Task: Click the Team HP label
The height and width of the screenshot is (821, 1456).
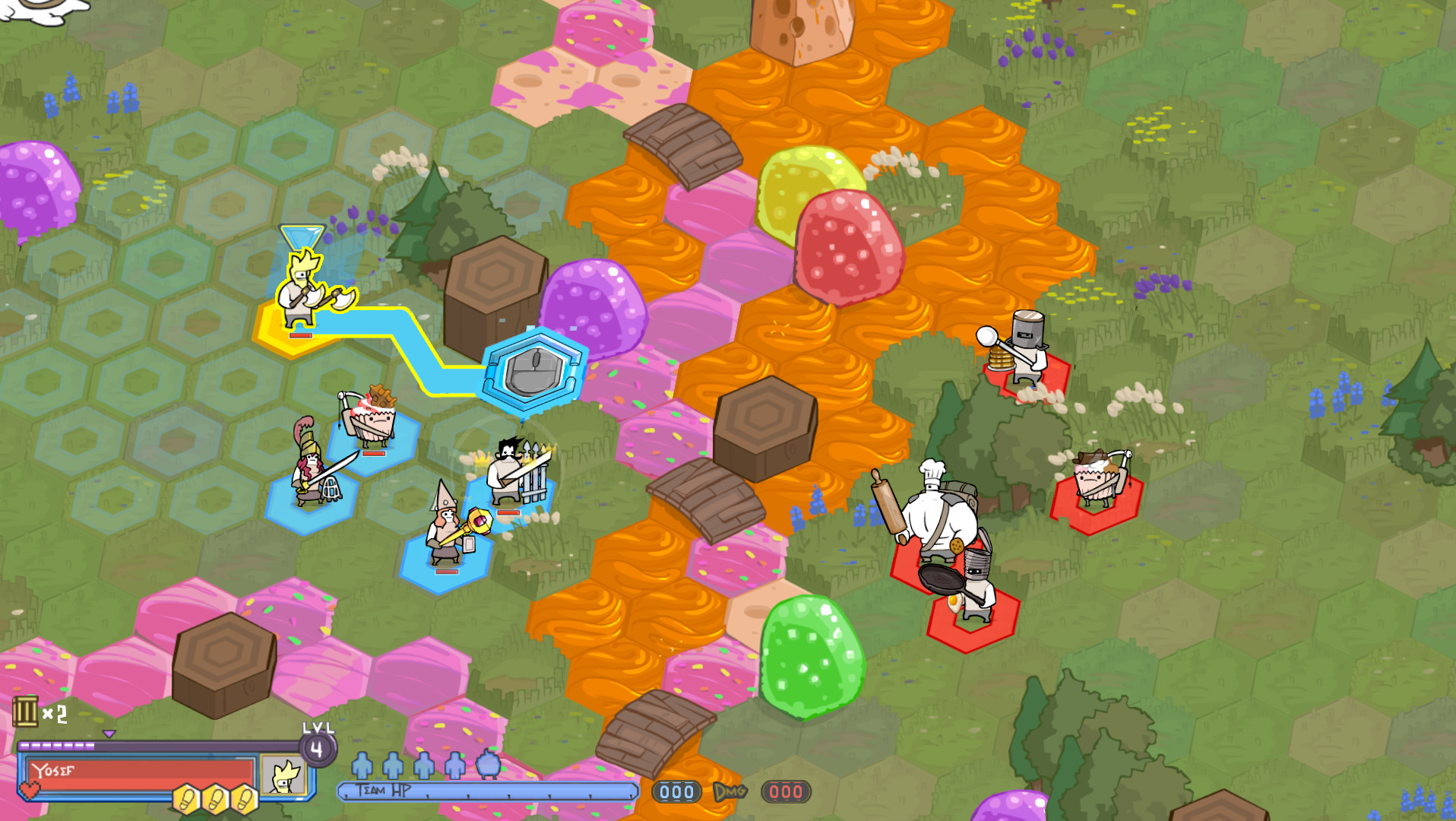Action: coord(383,789)
